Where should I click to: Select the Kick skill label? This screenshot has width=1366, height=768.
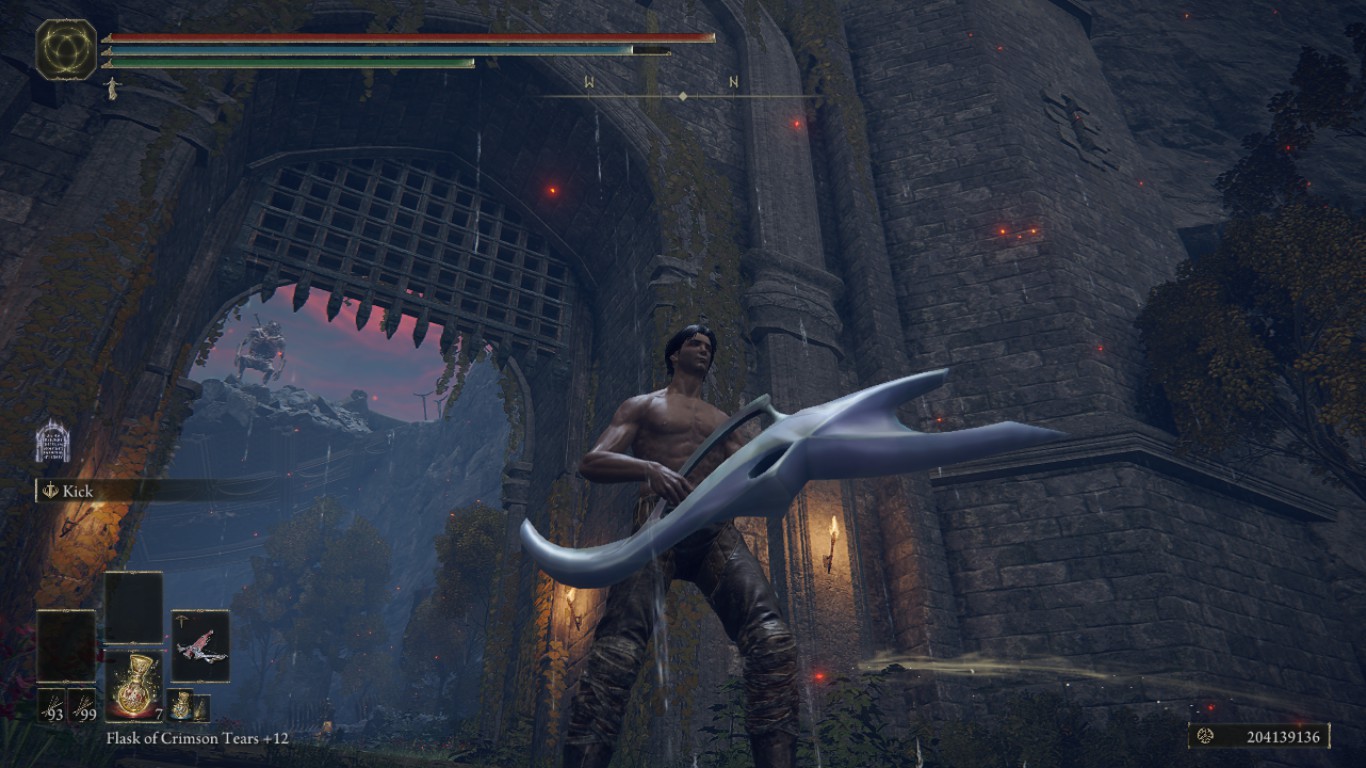[x=77, y=491]
